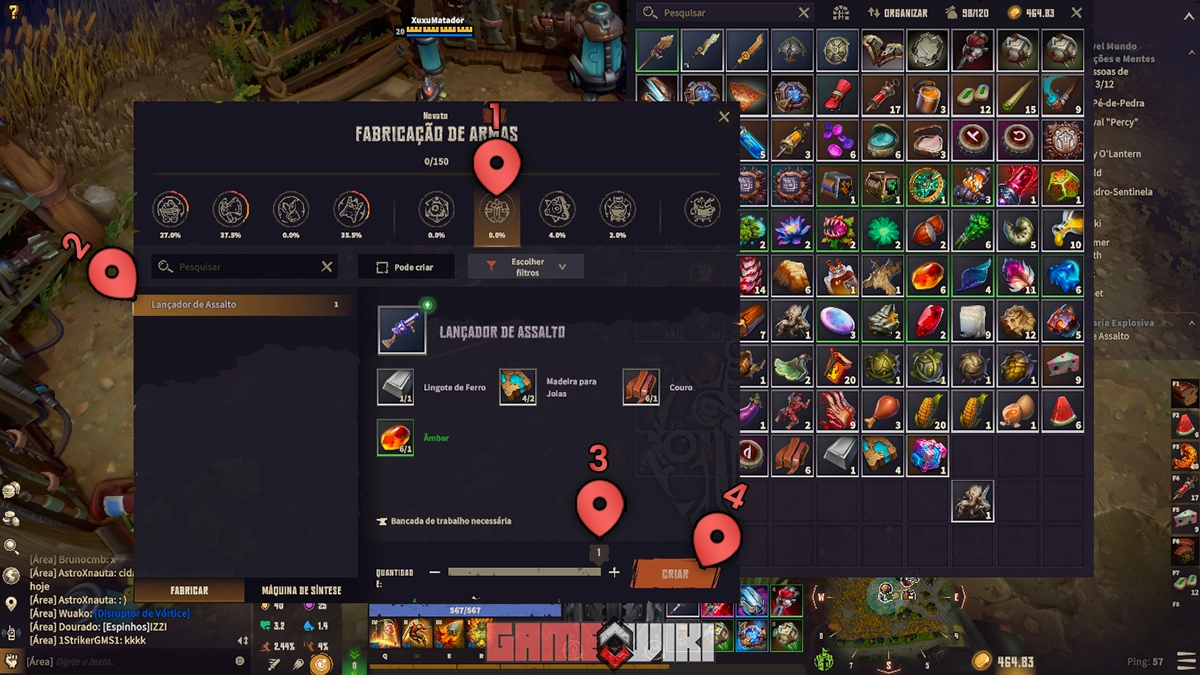Sort inventory with the Organizar button
This screenshot has width=1200, height=675.
point(898,13)
